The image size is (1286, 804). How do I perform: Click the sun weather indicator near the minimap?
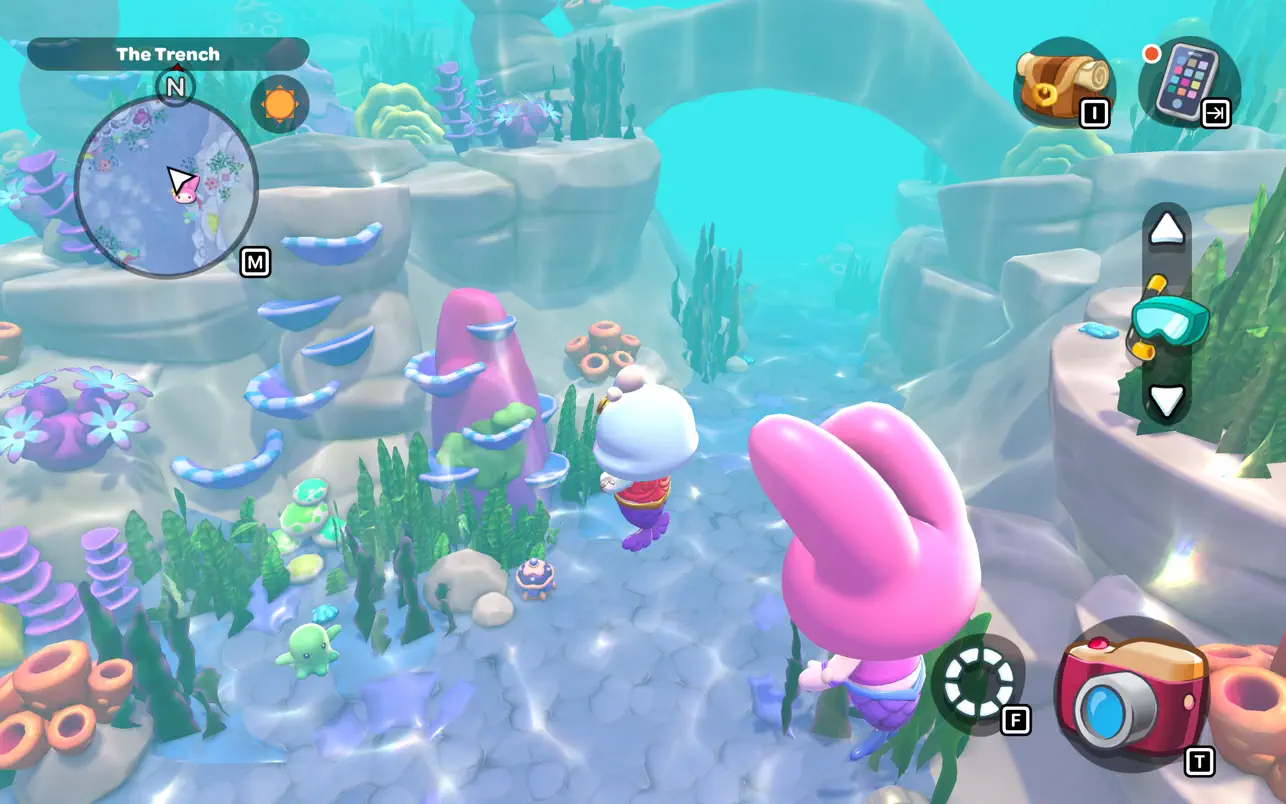[x=281, y=103]
